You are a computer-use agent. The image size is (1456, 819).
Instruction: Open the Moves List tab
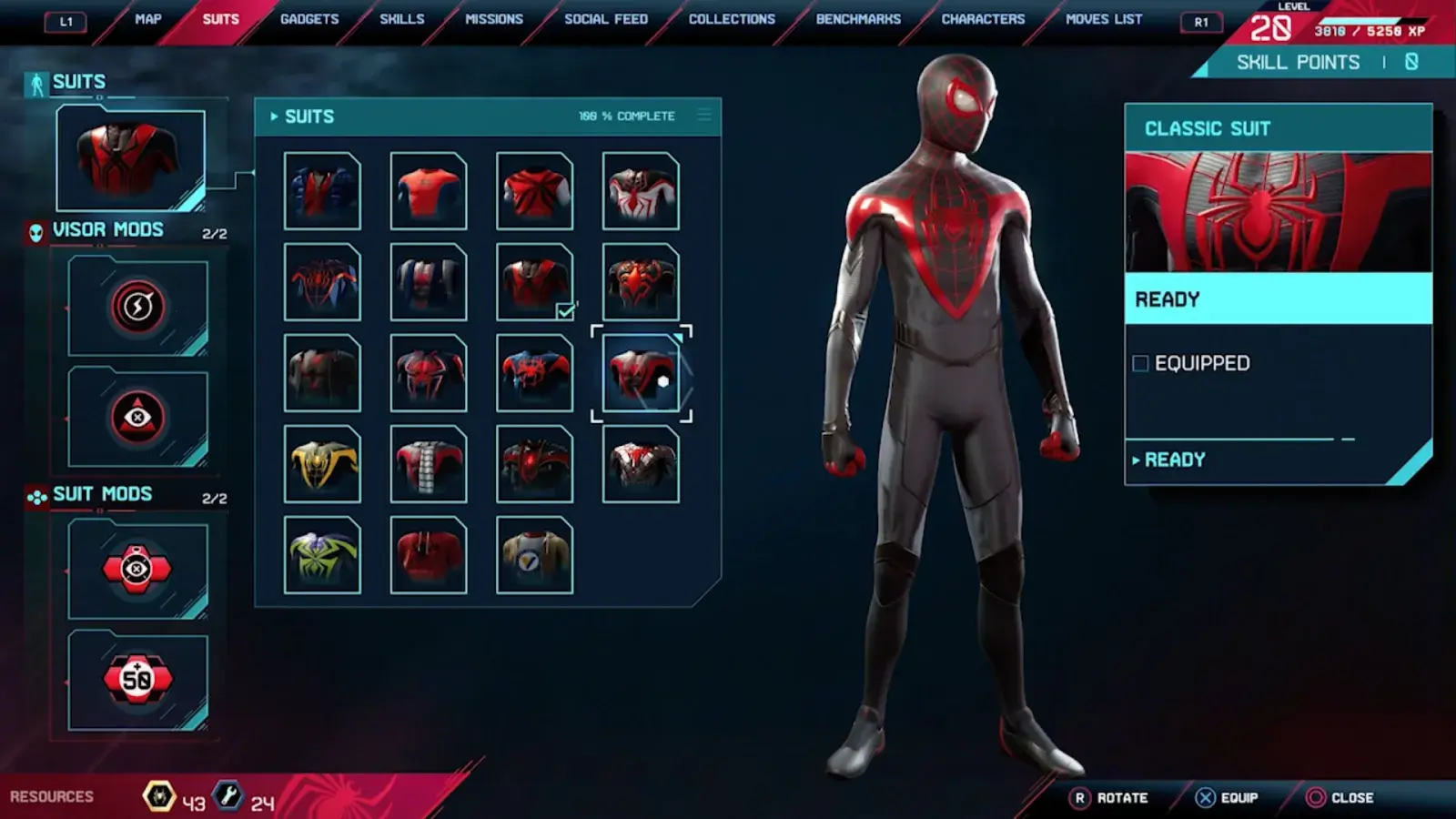click(1104, 19)
